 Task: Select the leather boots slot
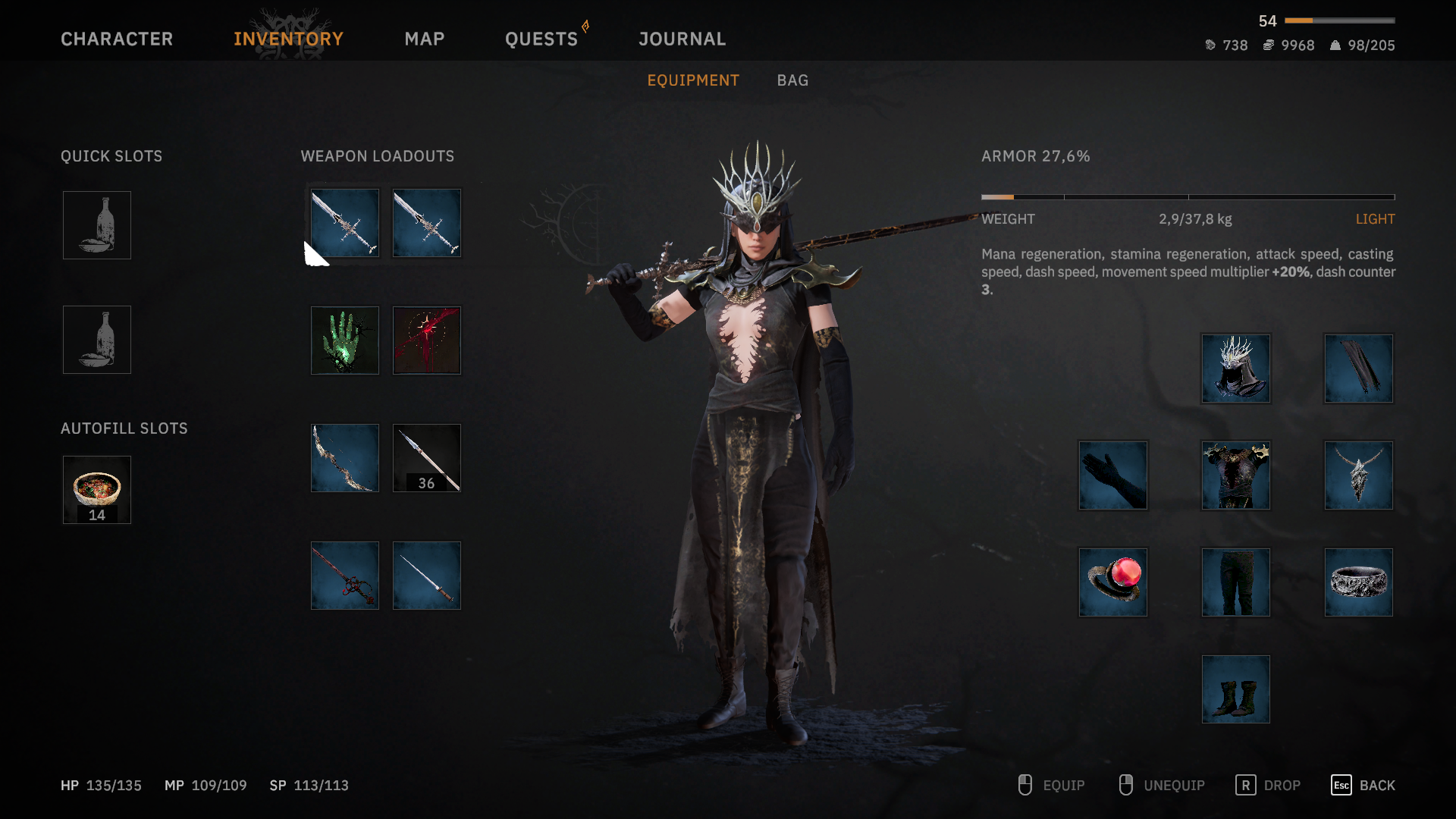pyautogui.click(x=1236, y=689)
